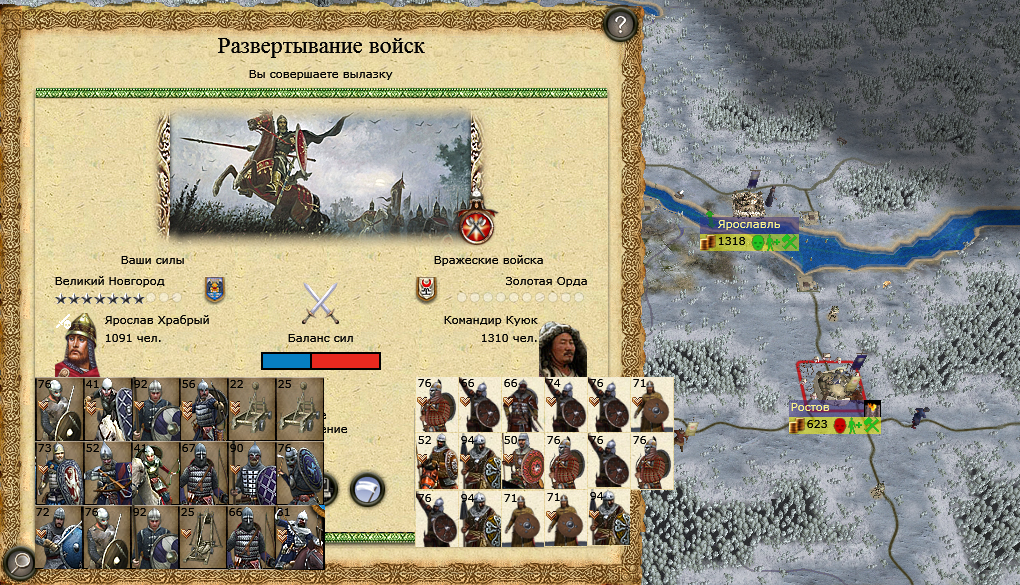Pick your shield-bearer unit card numbered 73
Screen dimensions: 1020x585
tap(59, 473)
